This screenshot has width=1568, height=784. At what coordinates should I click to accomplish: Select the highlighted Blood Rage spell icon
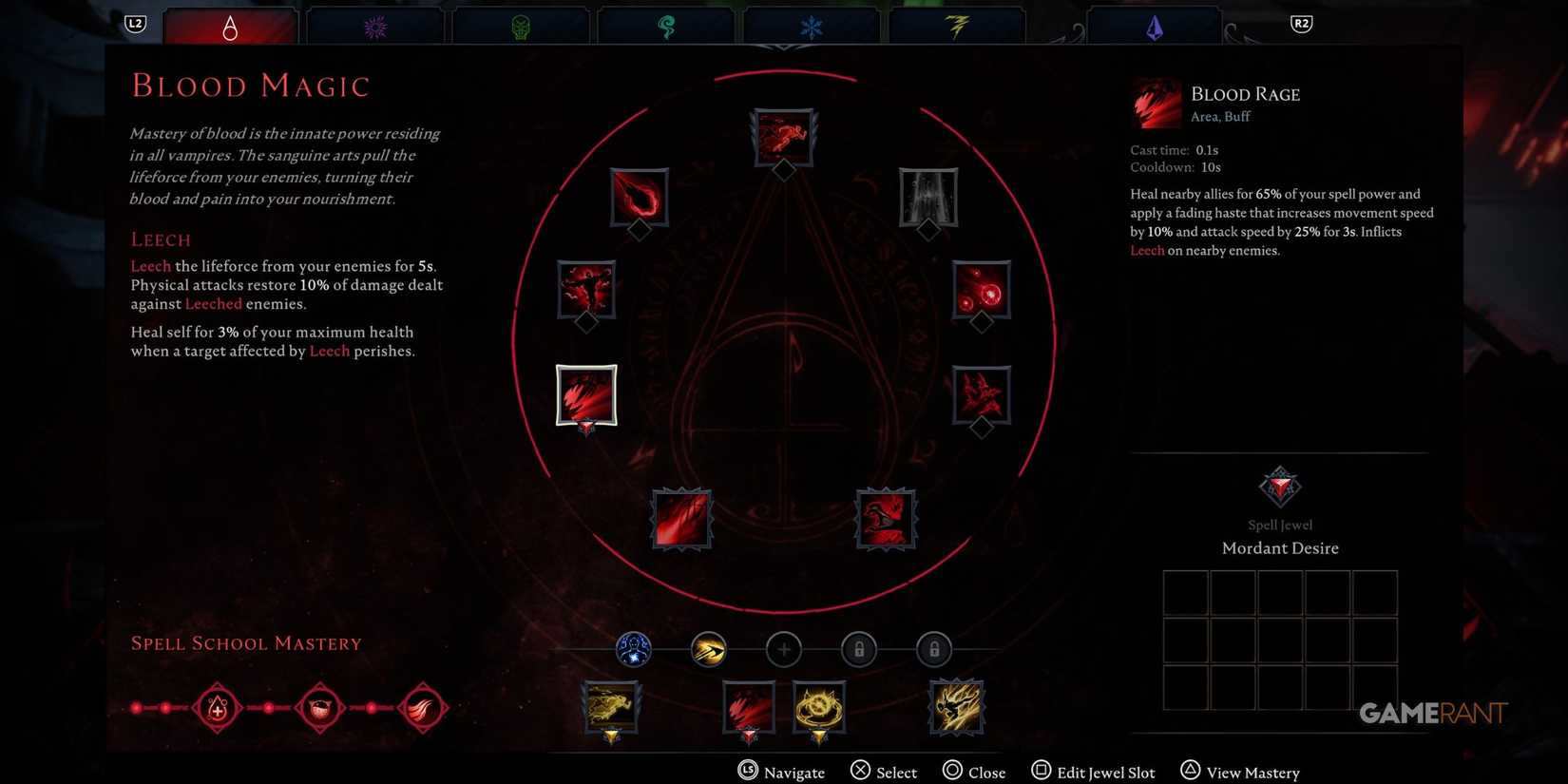tap(586, 394)
